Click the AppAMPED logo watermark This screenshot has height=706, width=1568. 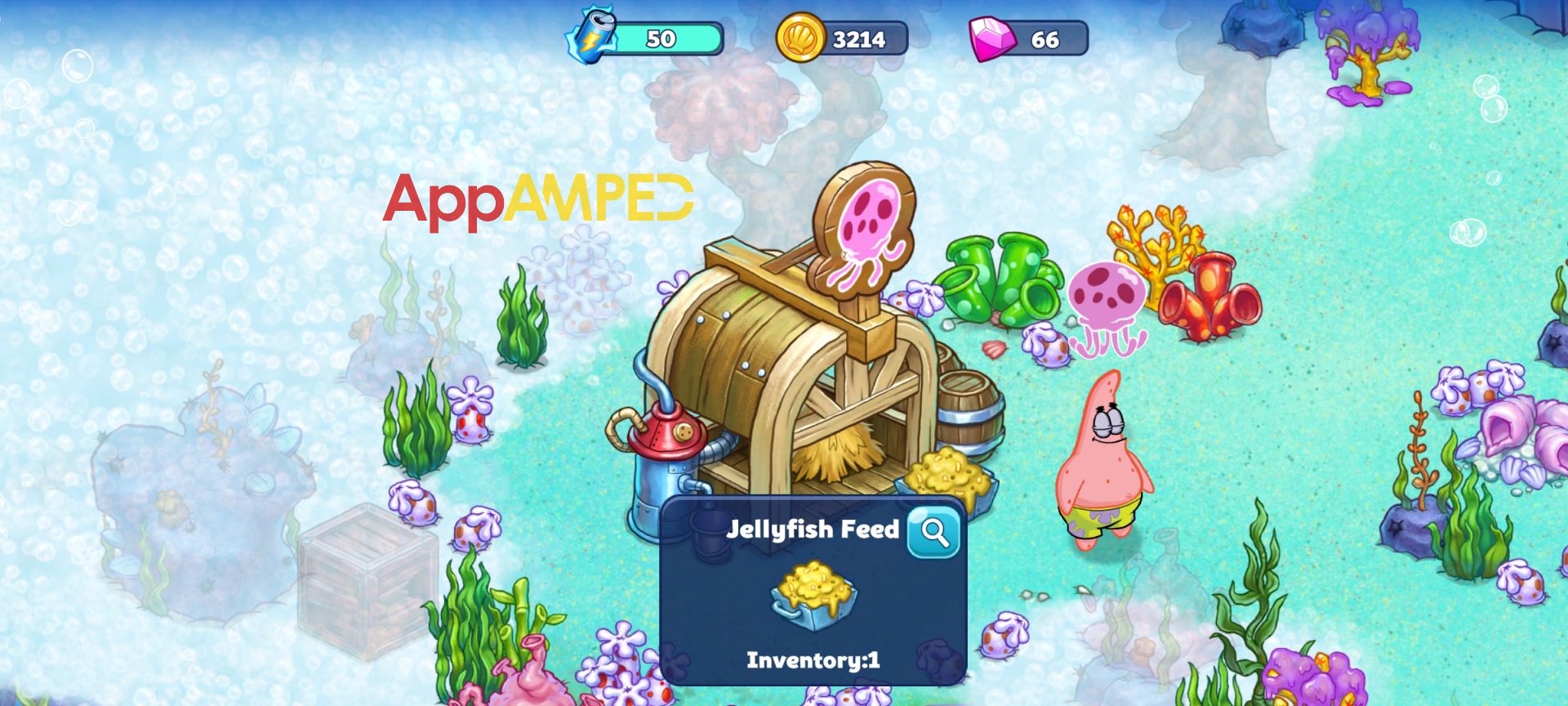coord(539,200)
